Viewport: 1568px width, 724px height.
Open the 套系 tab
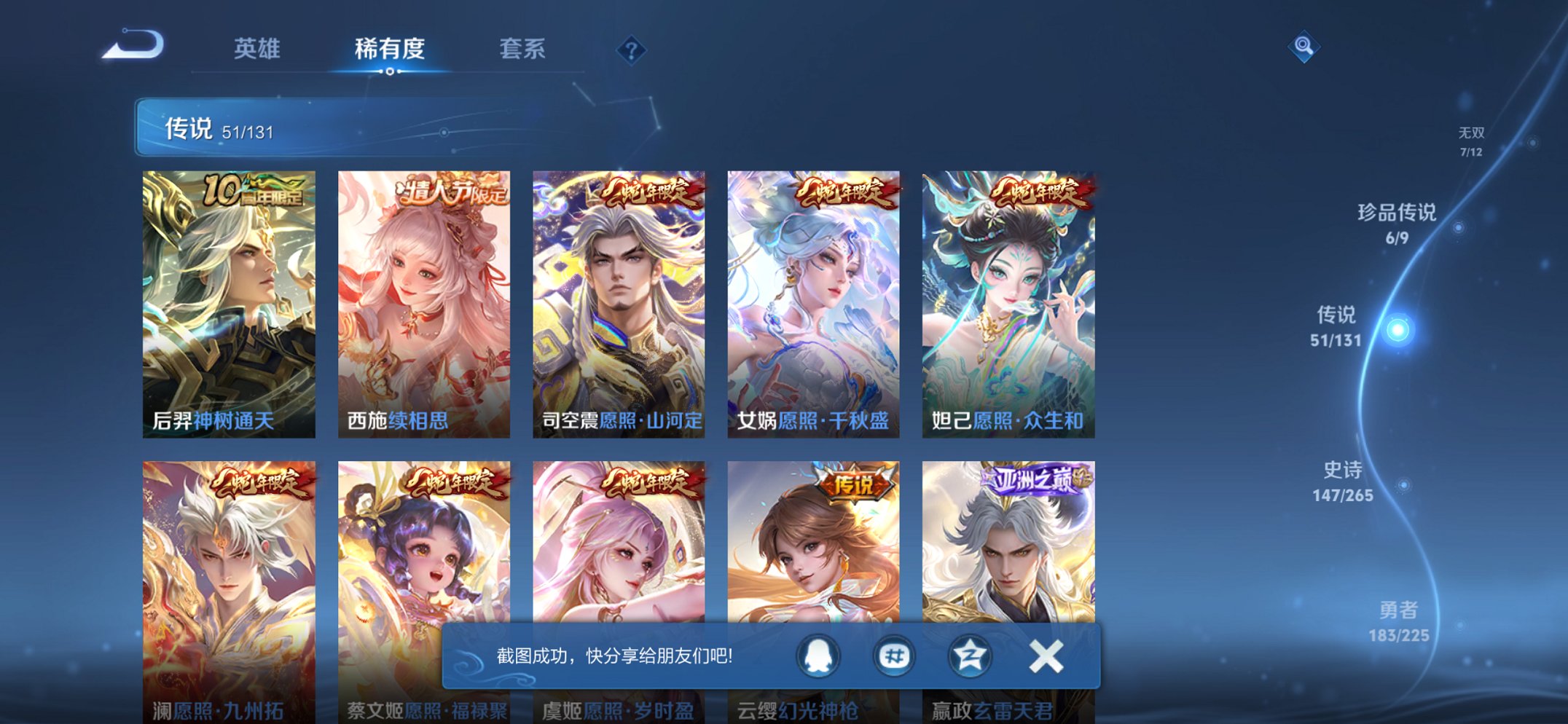pos(523,49)
